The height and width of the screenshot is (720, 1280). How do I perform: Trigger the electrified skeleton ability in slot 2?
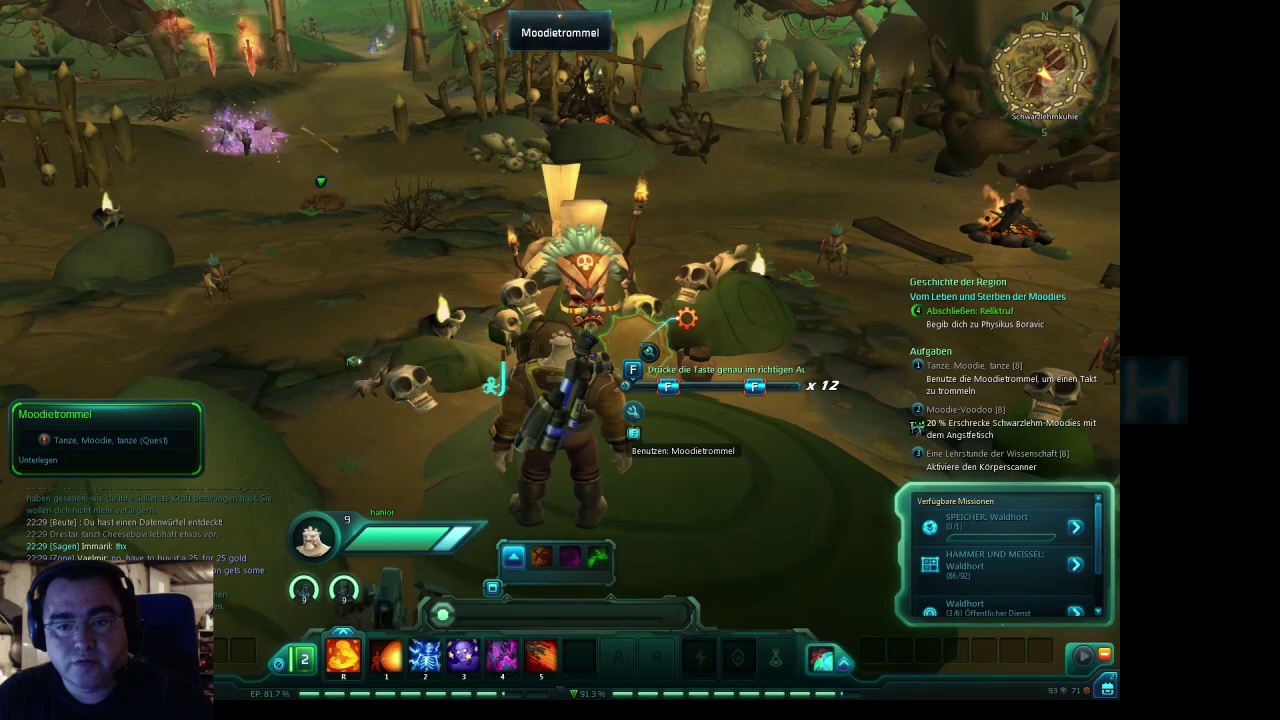coord(425,656)
